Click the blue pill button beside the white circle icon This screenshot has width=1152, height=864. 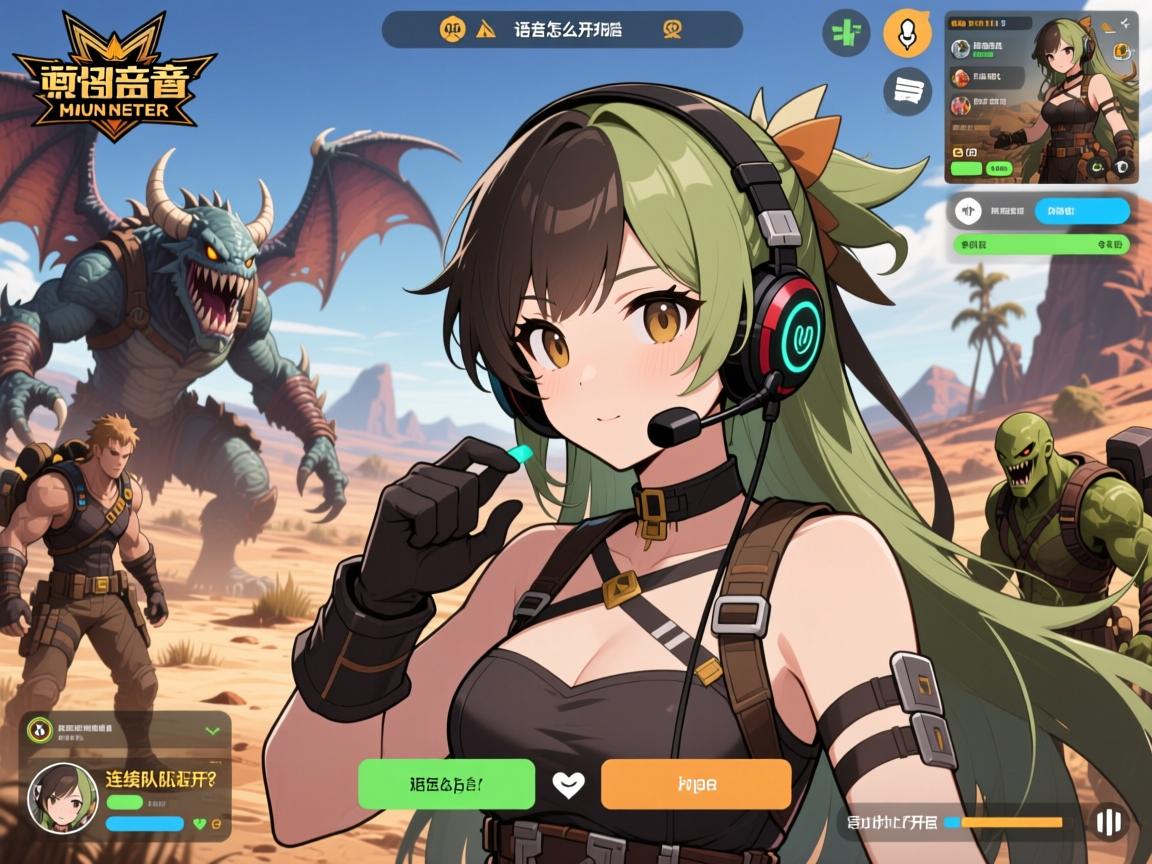click(1082, 210)
